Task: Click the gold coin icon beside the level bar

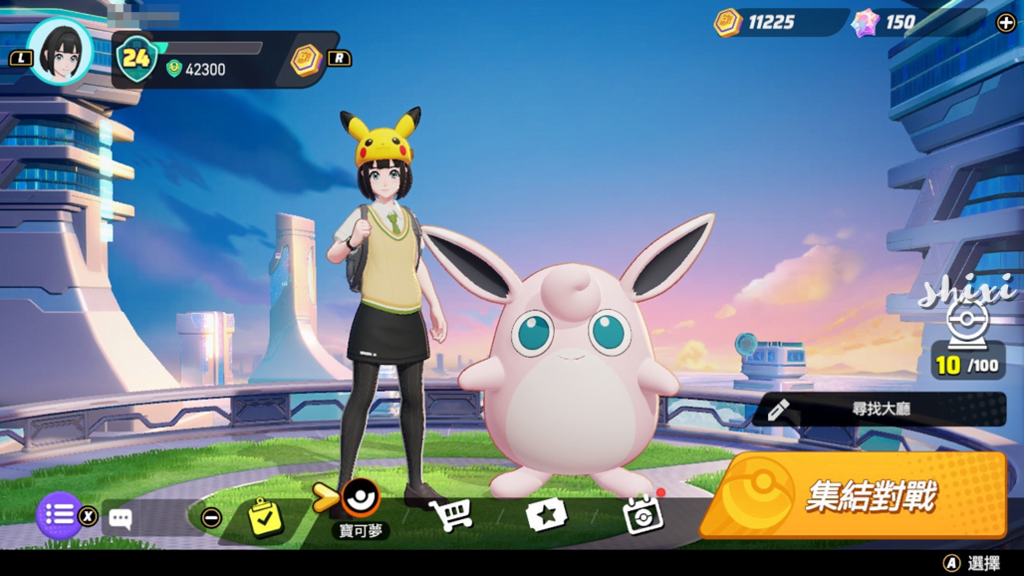Action: 306,59
